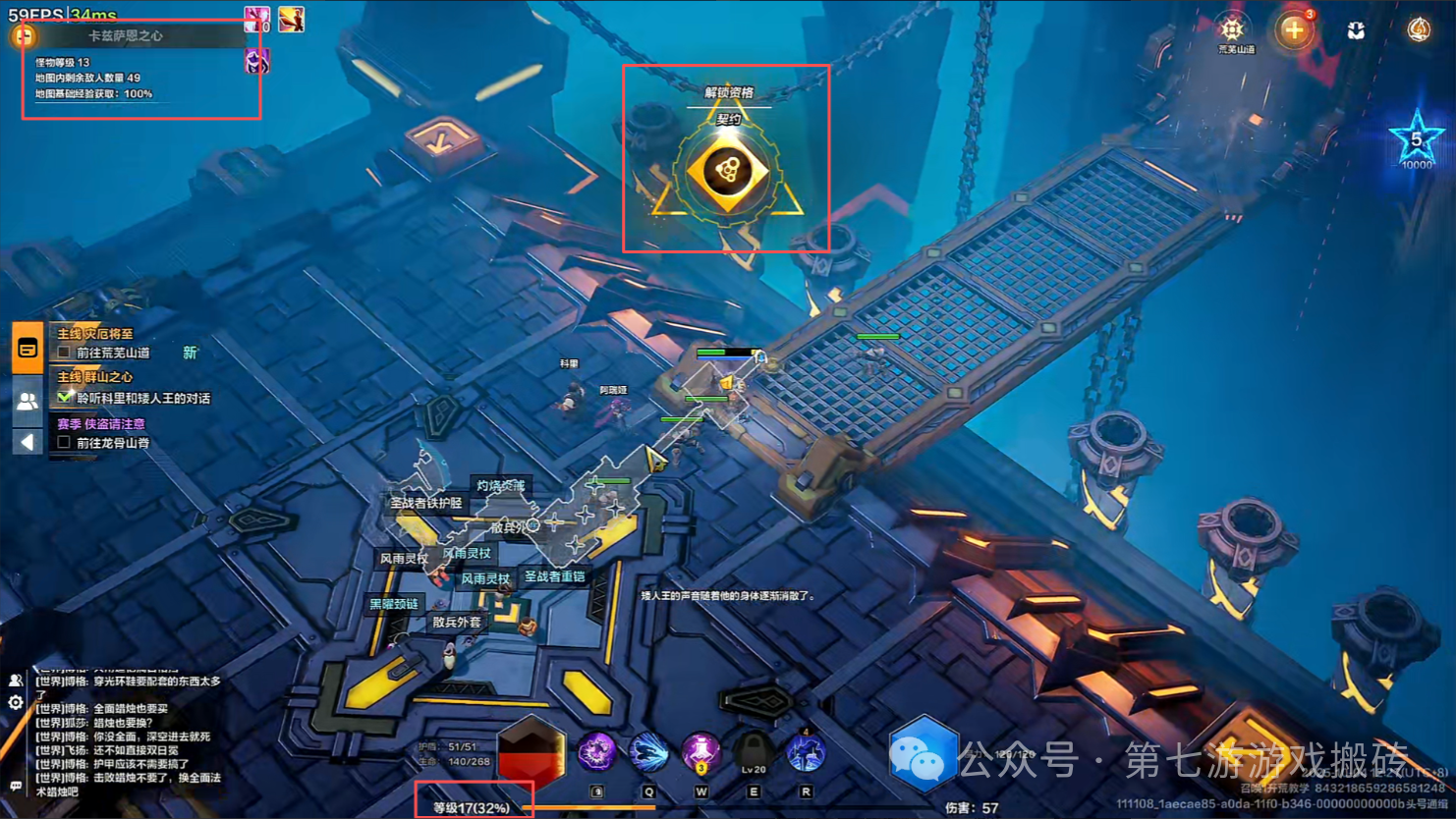Click the locked Lv20 E skill slot
The image size is (1456, 819).
tap(754, 752)
